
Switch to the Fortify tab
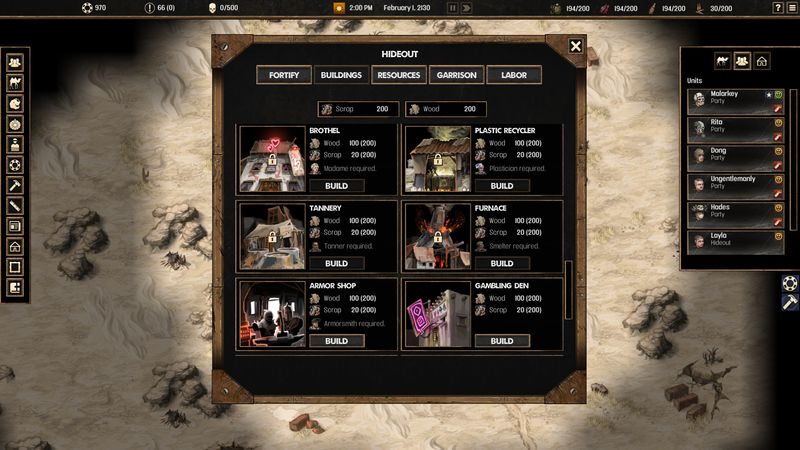(284, 75)
